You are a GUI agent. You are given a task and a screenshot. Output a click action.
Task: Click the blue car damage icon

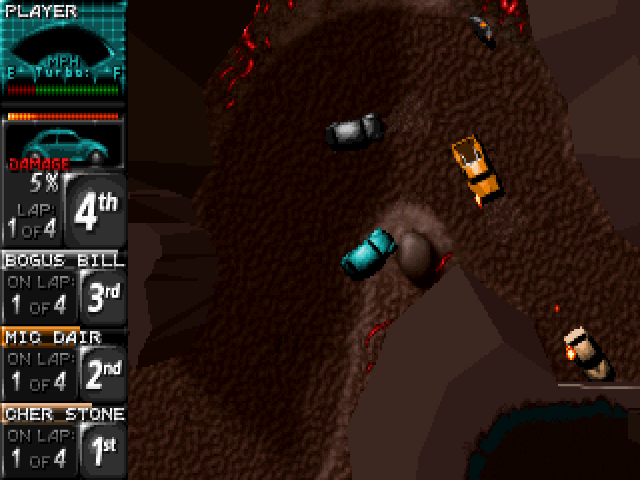point(62,144)
